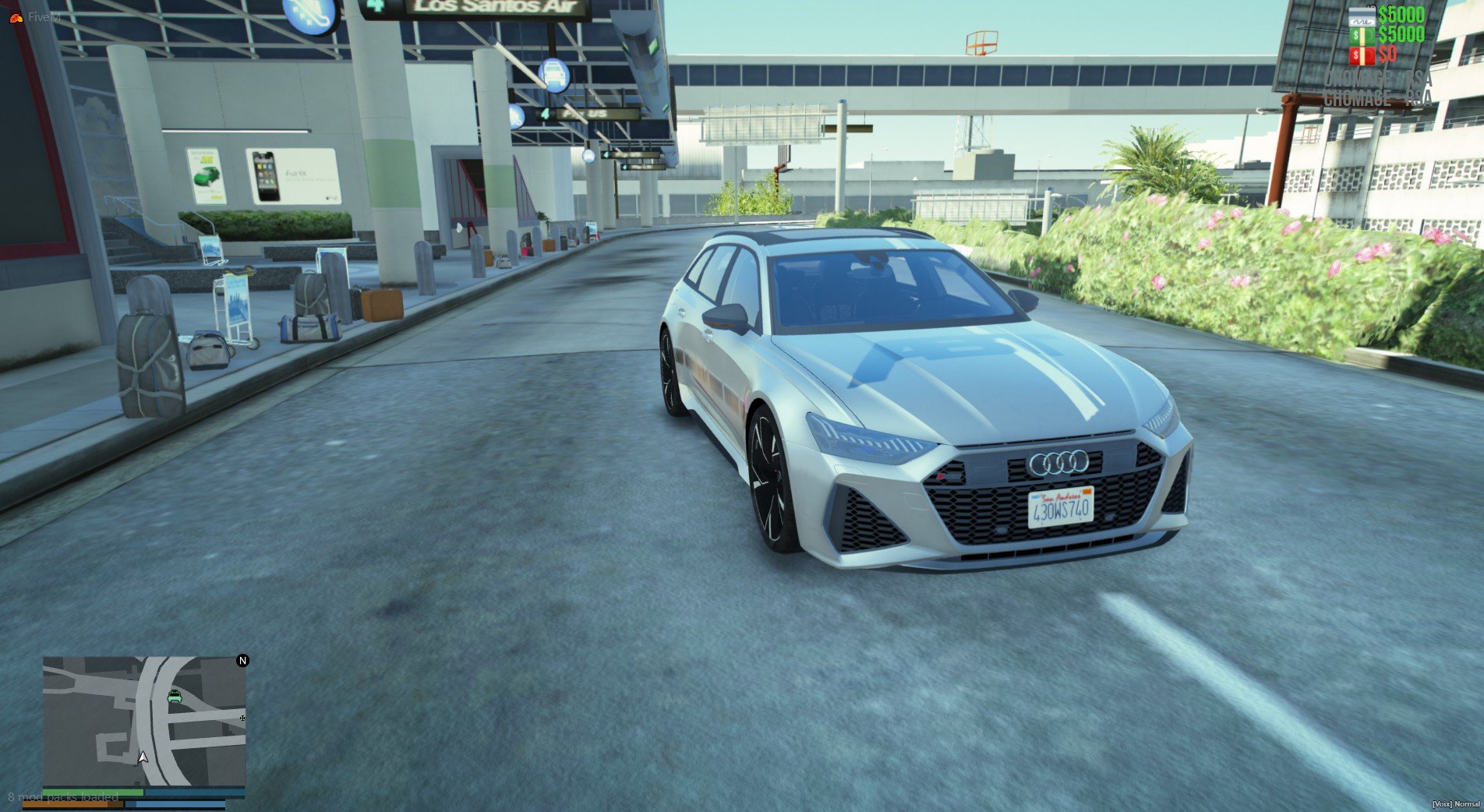Select the north compass marker on the minimap
1484x812 pixels.
242,661
